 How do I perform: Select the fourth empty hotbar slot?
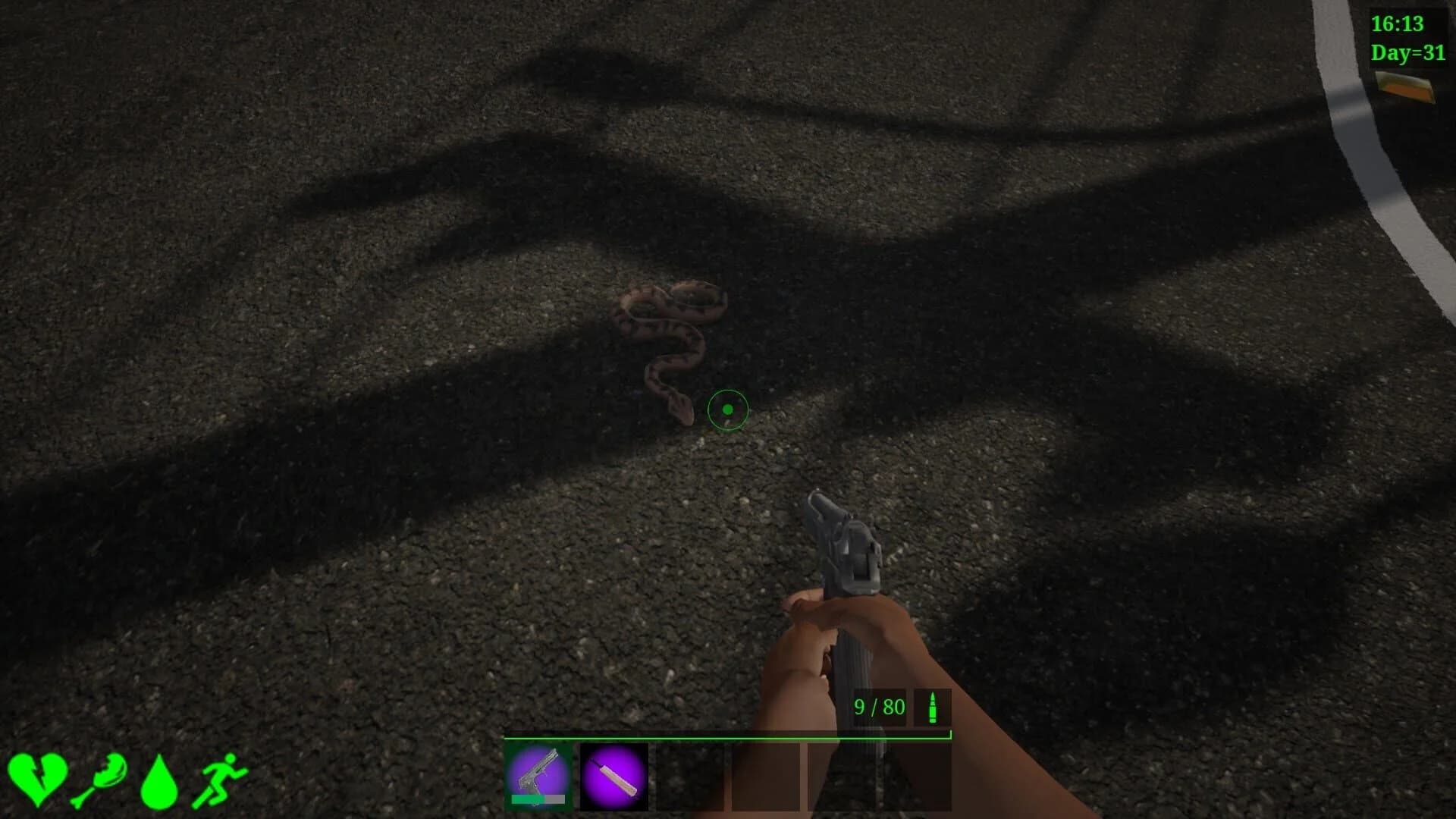click(766, 777)
